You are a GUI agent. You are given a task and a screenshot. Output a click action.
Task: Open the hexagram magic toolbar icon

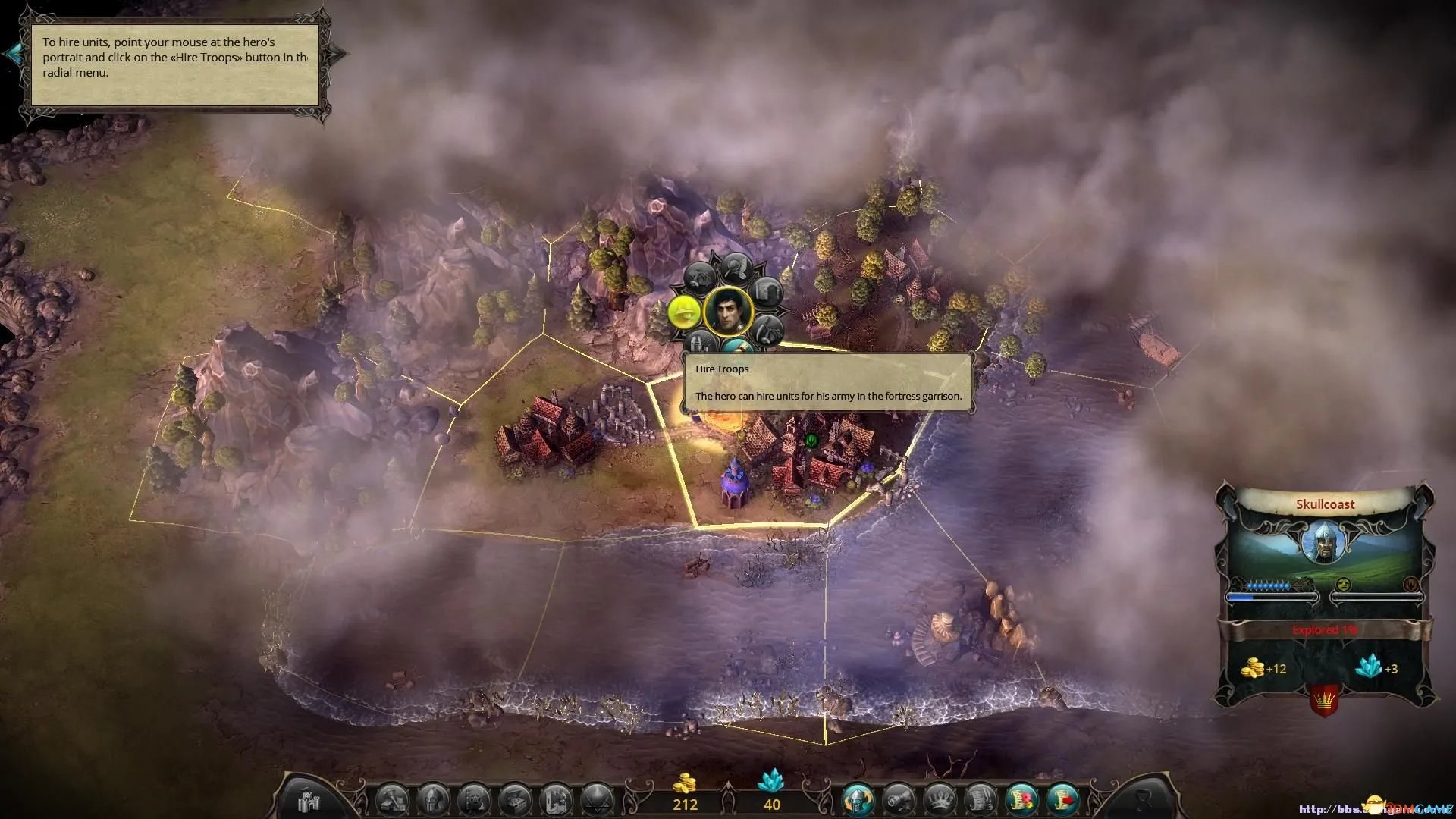(x=596, y=799)
